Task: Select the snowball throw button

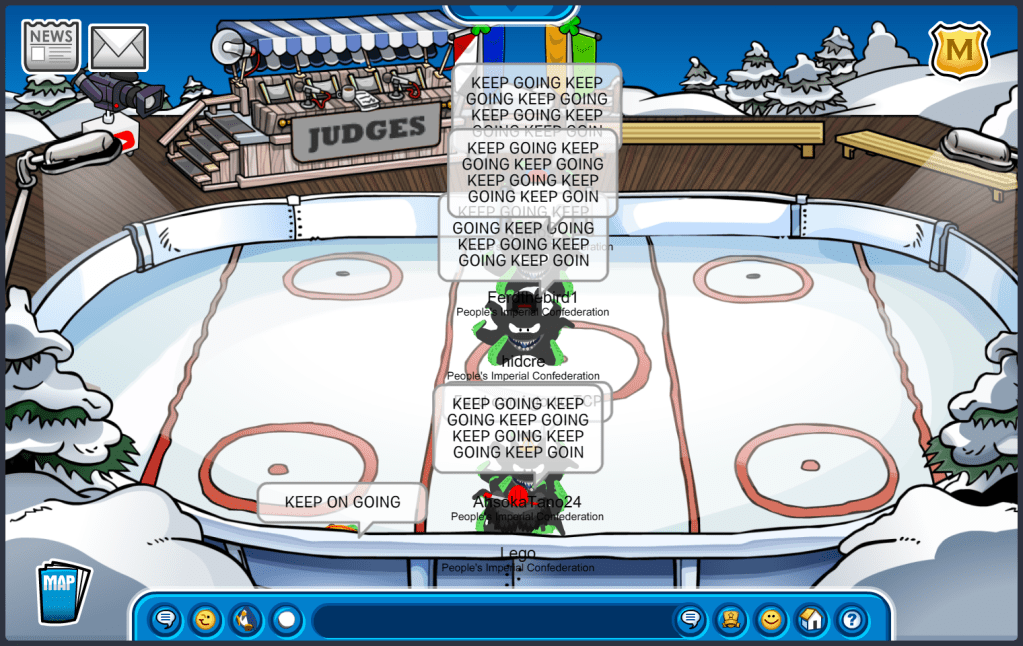Action: point(286,620)
